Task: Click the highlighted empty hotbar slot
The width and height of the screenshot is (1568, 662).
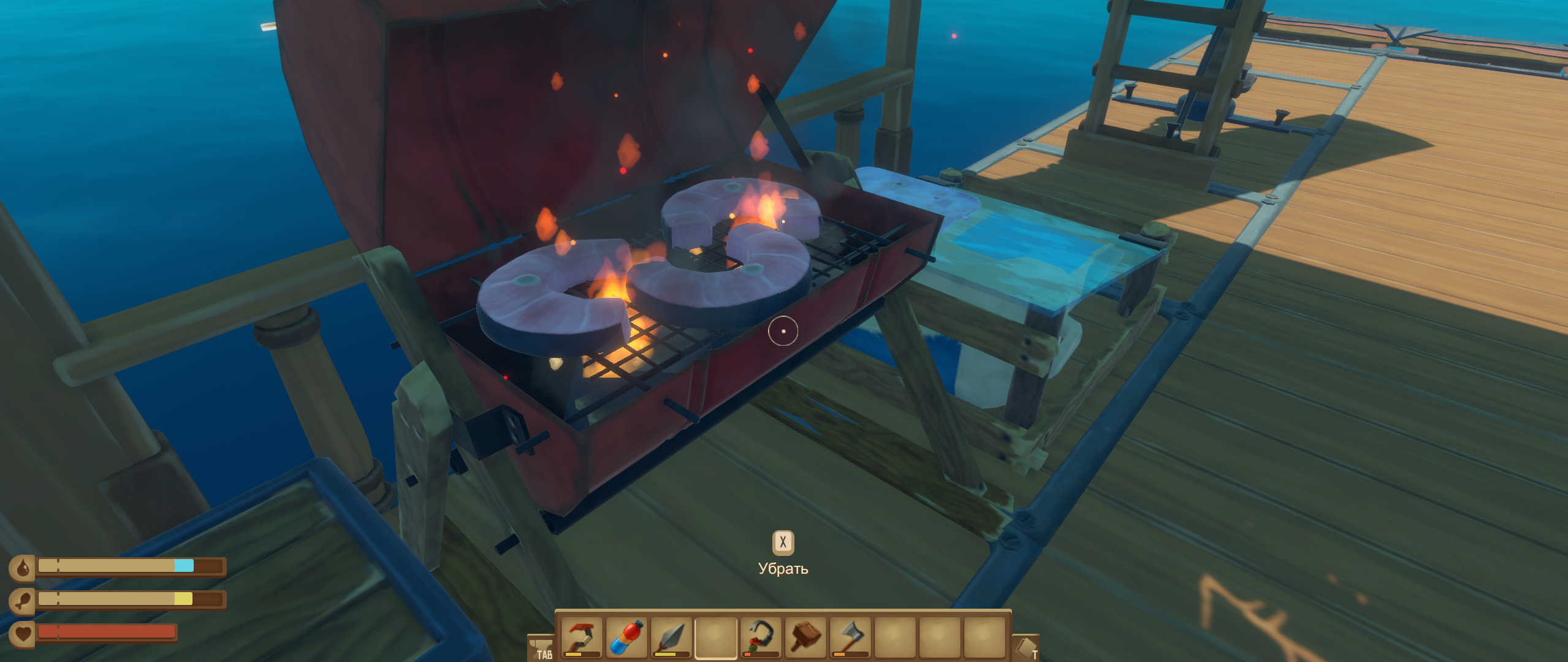Action: coord(715,637)
